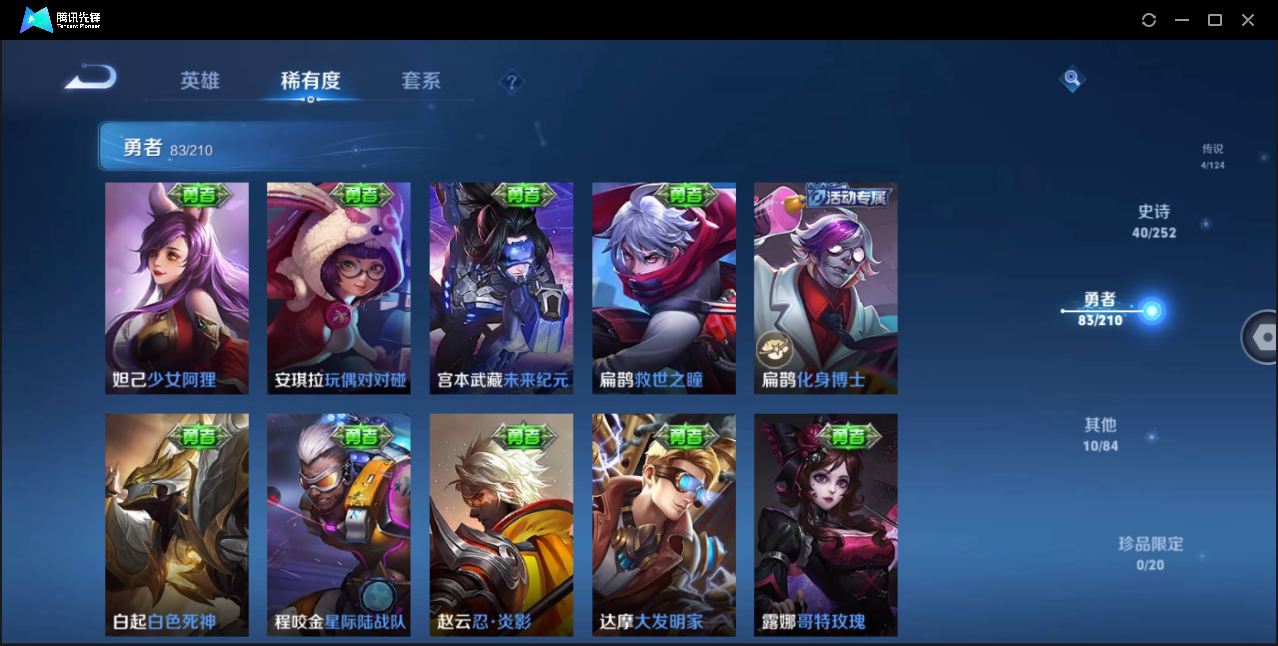Pick the 露娜 哥特玫瑰 skin card
The image size is (1278, 646).
pos(826,525)
